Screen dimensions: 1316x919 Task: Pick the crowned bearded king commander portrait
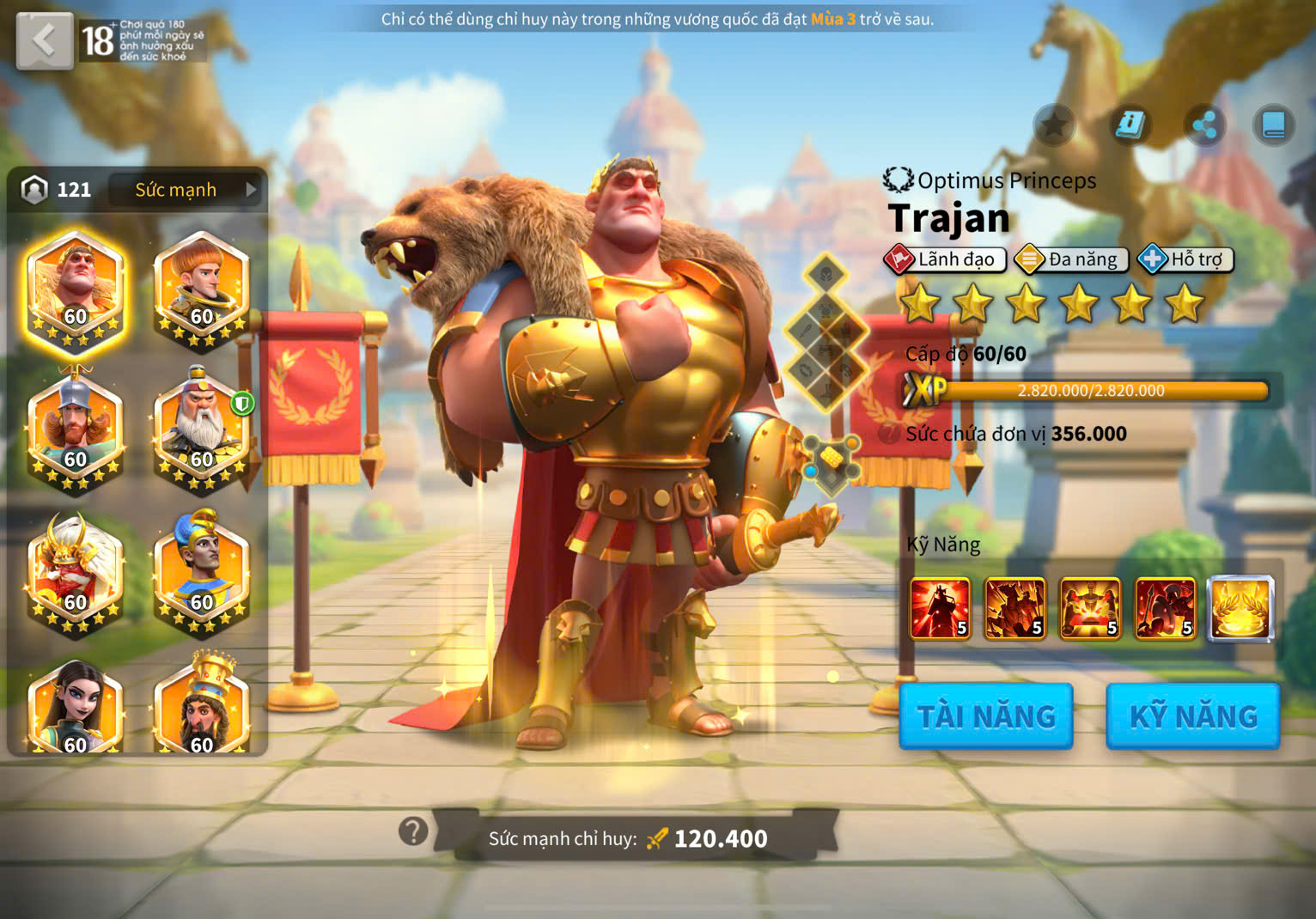click(x=202, y=709)
